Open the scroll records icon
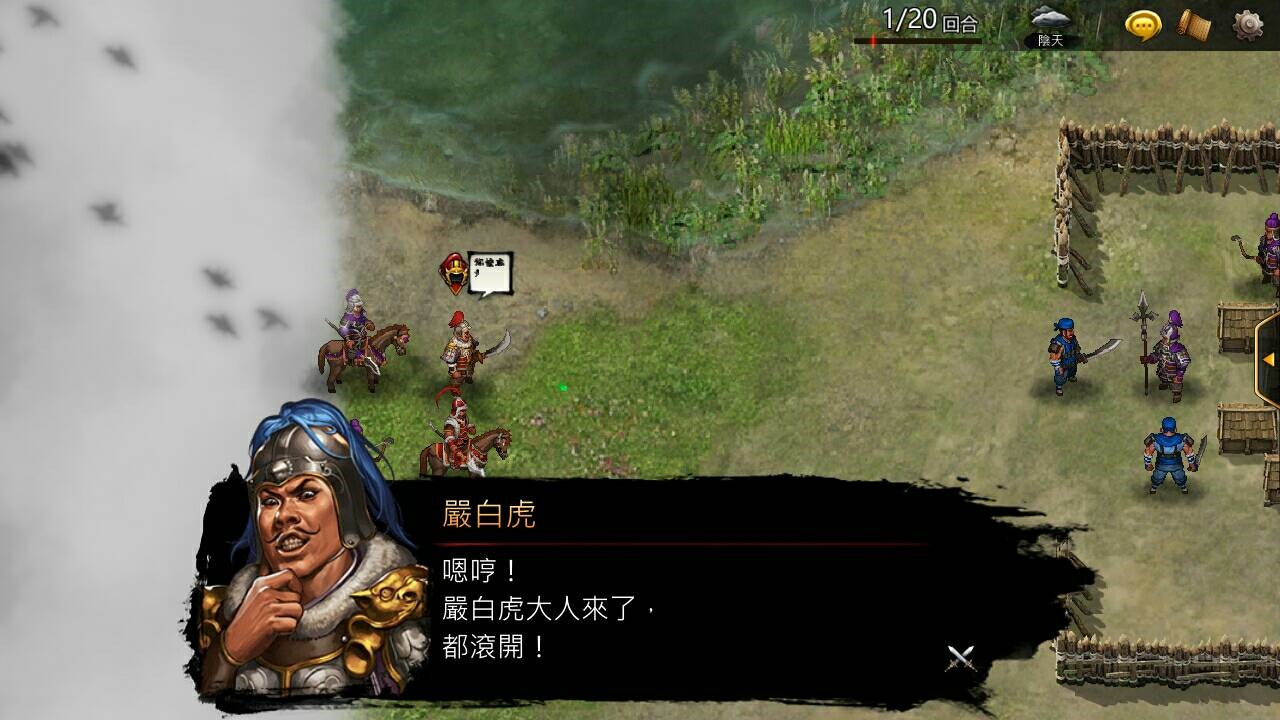The height and width of the screenshot is (720, 1280). coord(1195,22)
